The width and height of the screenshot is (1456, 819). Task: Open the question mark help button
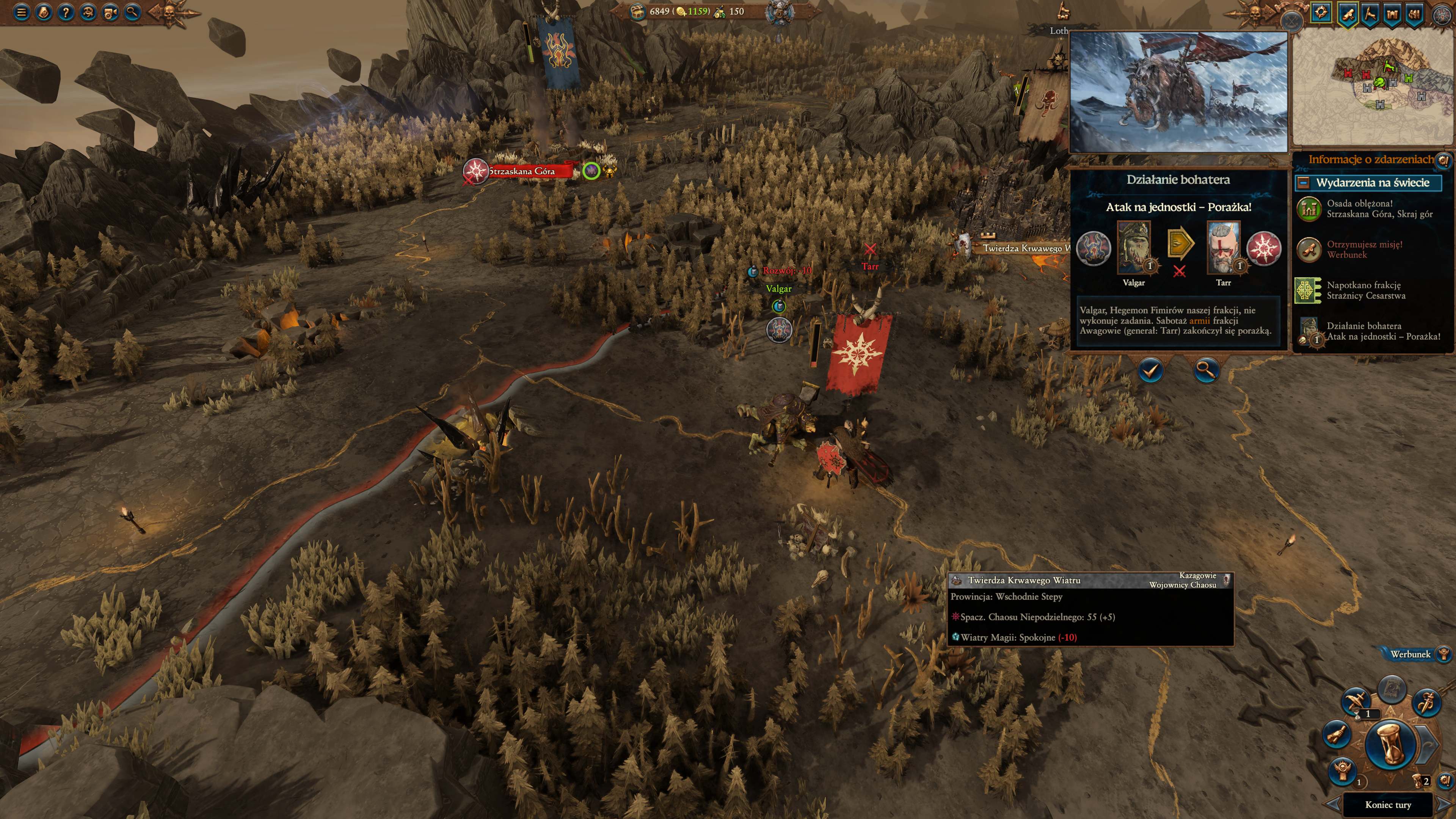(x=66, y=12)
